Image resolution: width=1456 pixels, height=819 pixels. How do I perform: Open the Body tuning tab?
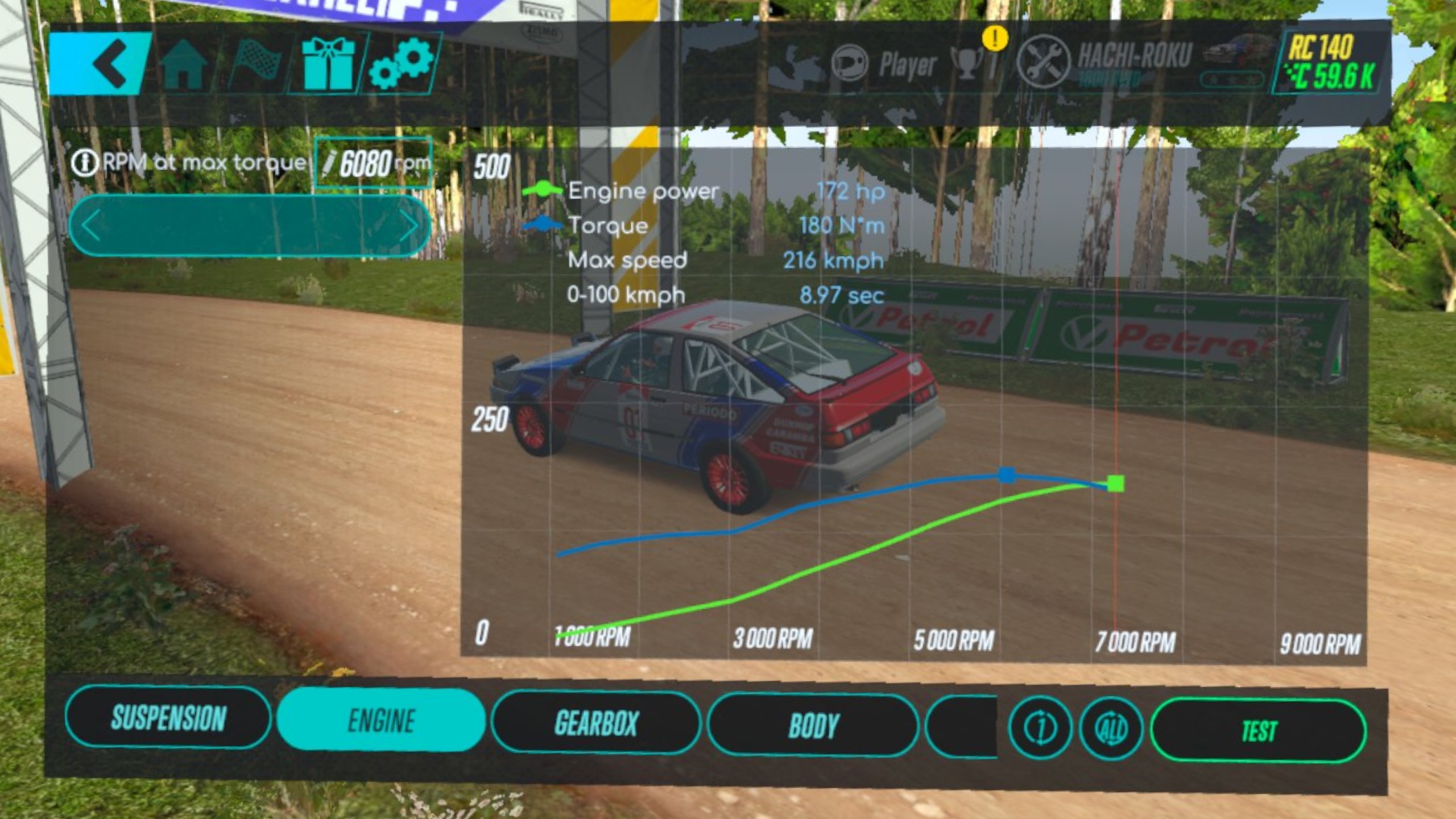coord(813,726)
